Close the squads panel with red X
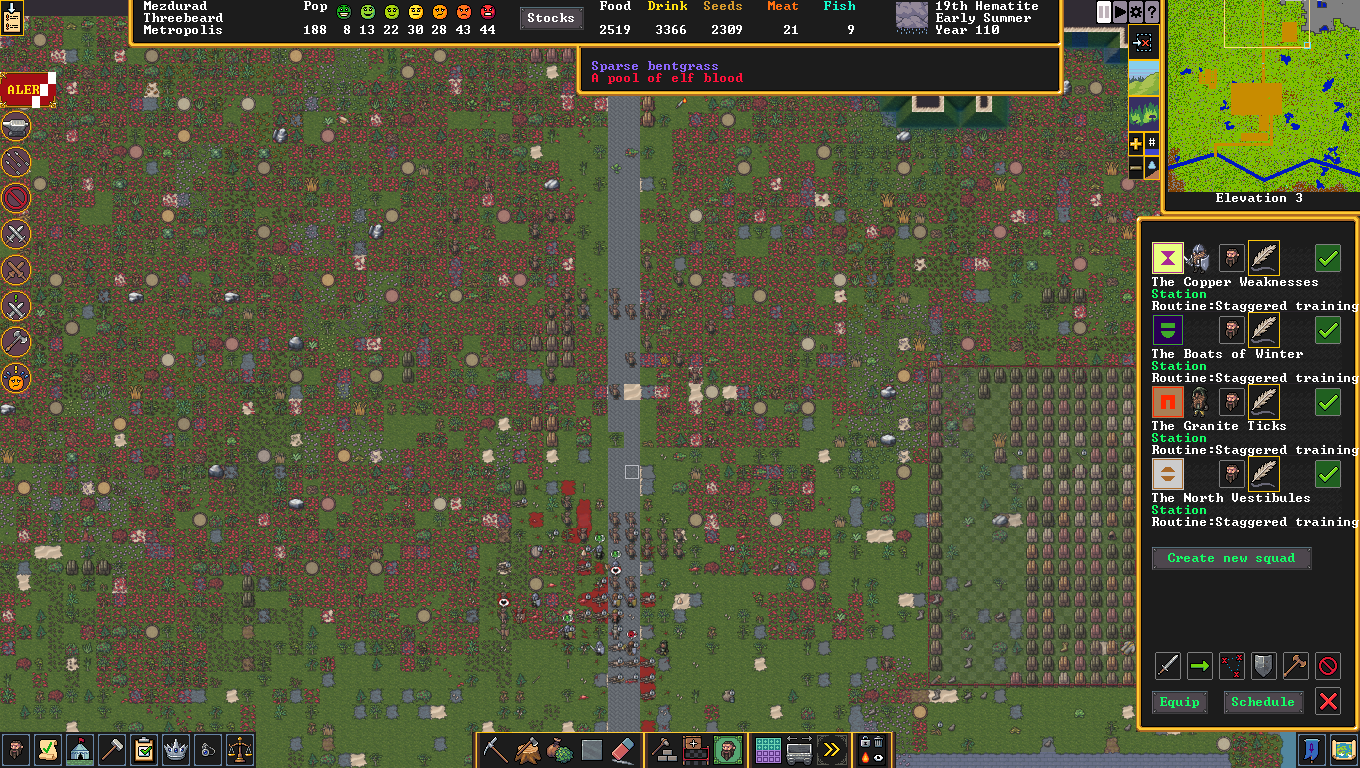The width and height of the screenshot is (1360, 768). [x=1328, y=702]
